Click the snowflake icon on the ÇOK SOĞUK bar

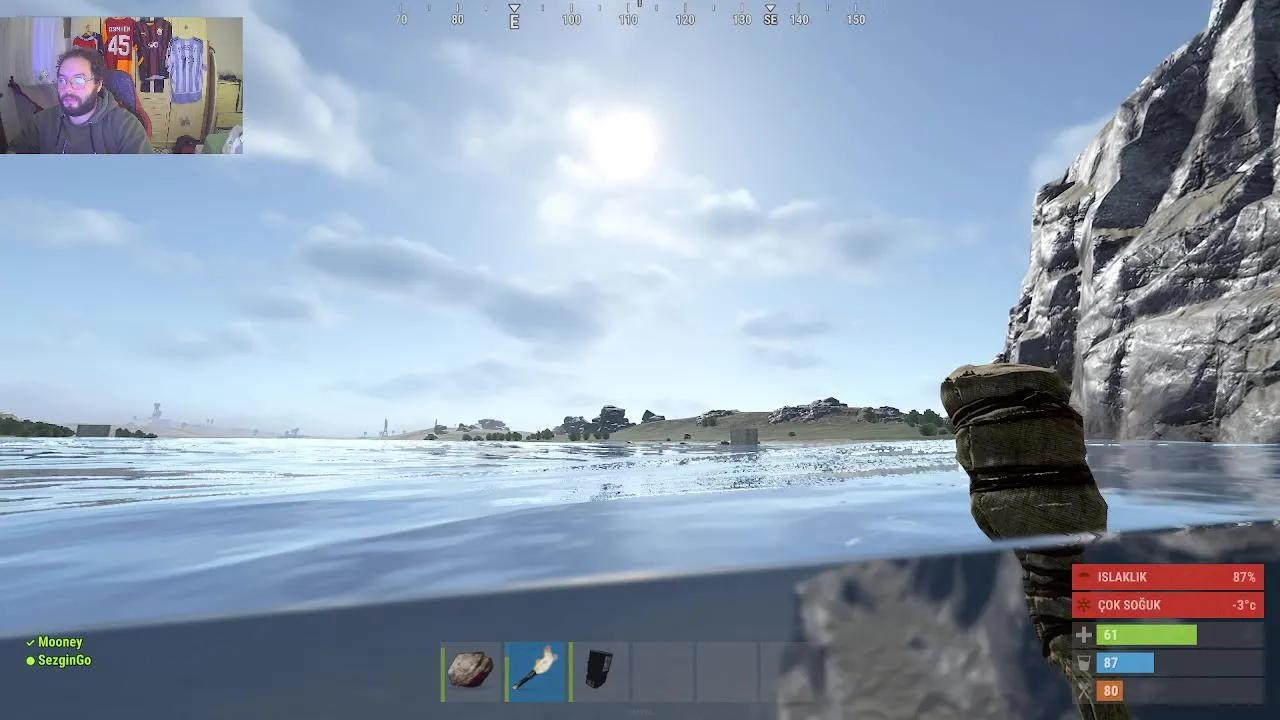coord(1084,605)
